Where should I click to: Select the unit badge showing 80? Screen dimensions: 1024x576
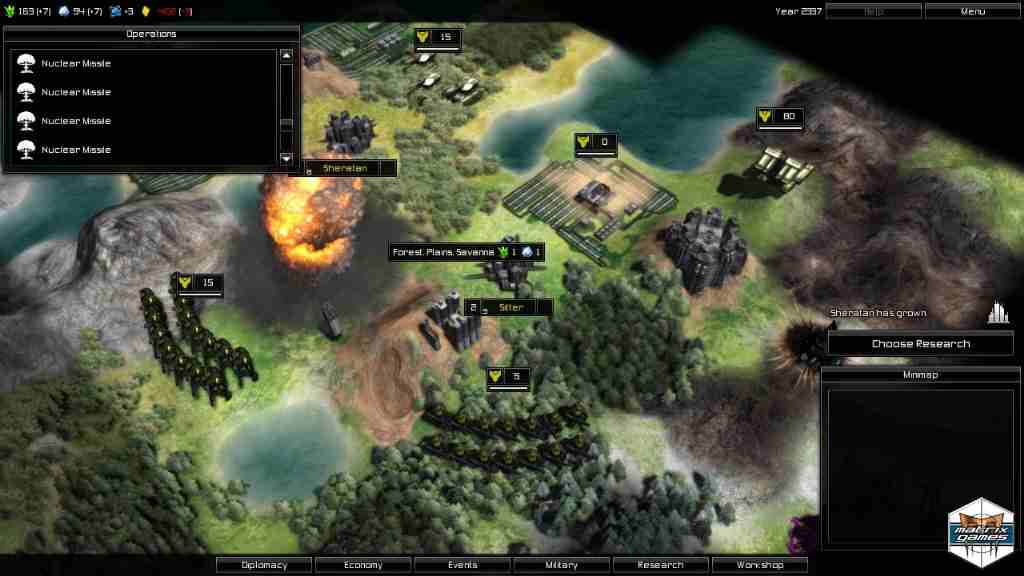[x=780, y=117]
